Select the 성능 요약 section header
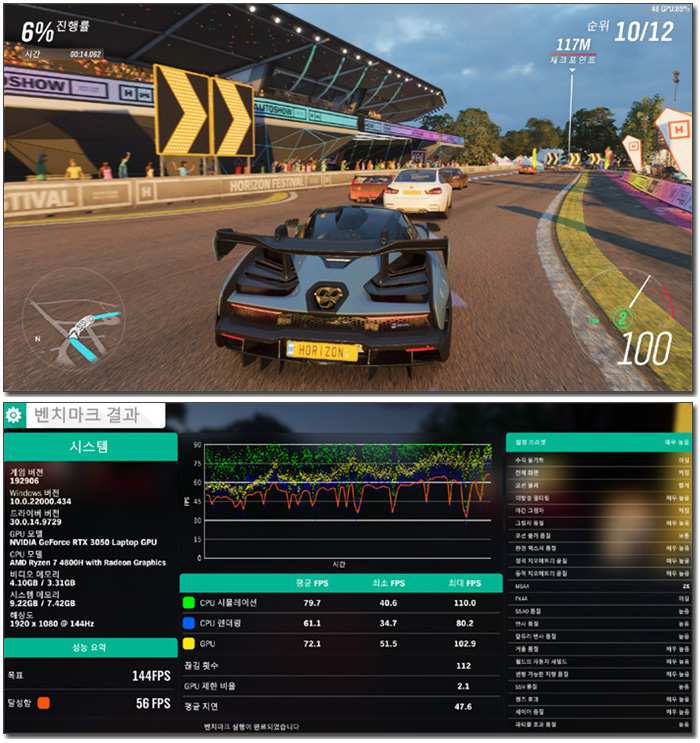This screenshot has width=700, height=743. coord(89,647)
